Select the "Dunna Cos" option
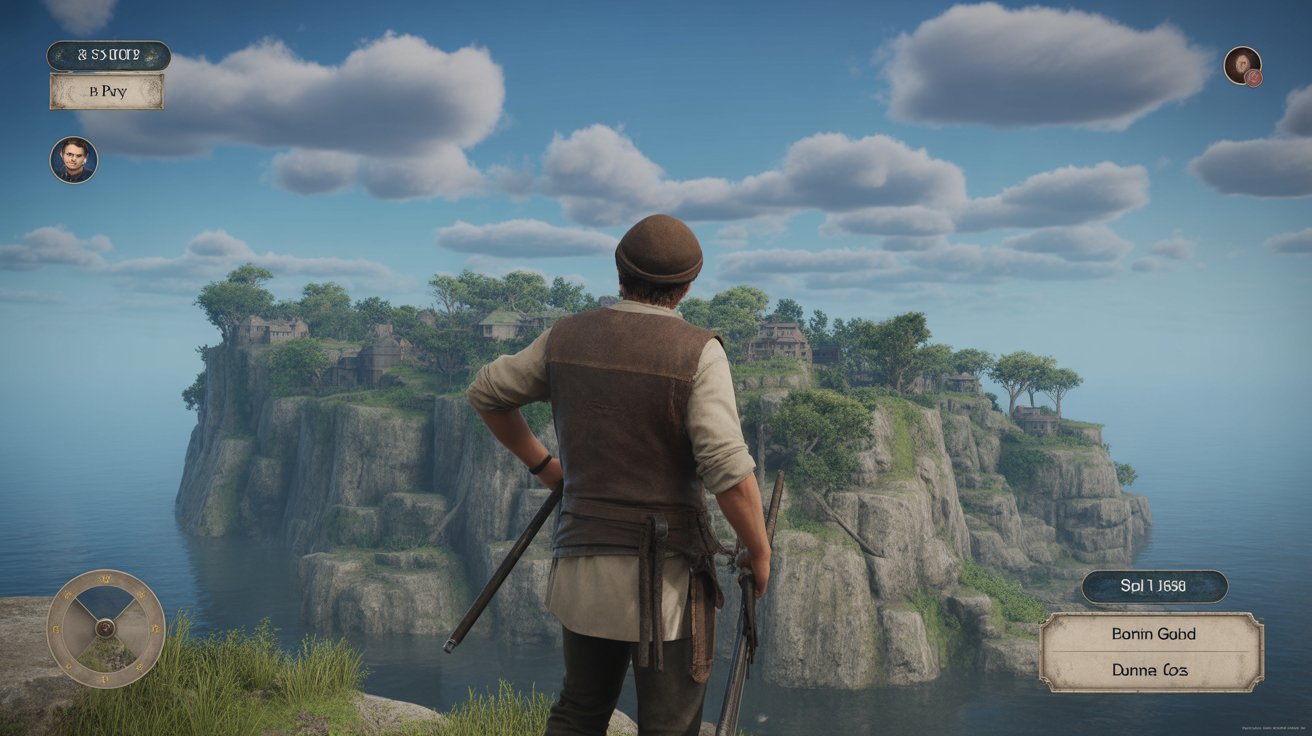The width and height of the screenshot is (1312, 736). tap(1152, 671)
